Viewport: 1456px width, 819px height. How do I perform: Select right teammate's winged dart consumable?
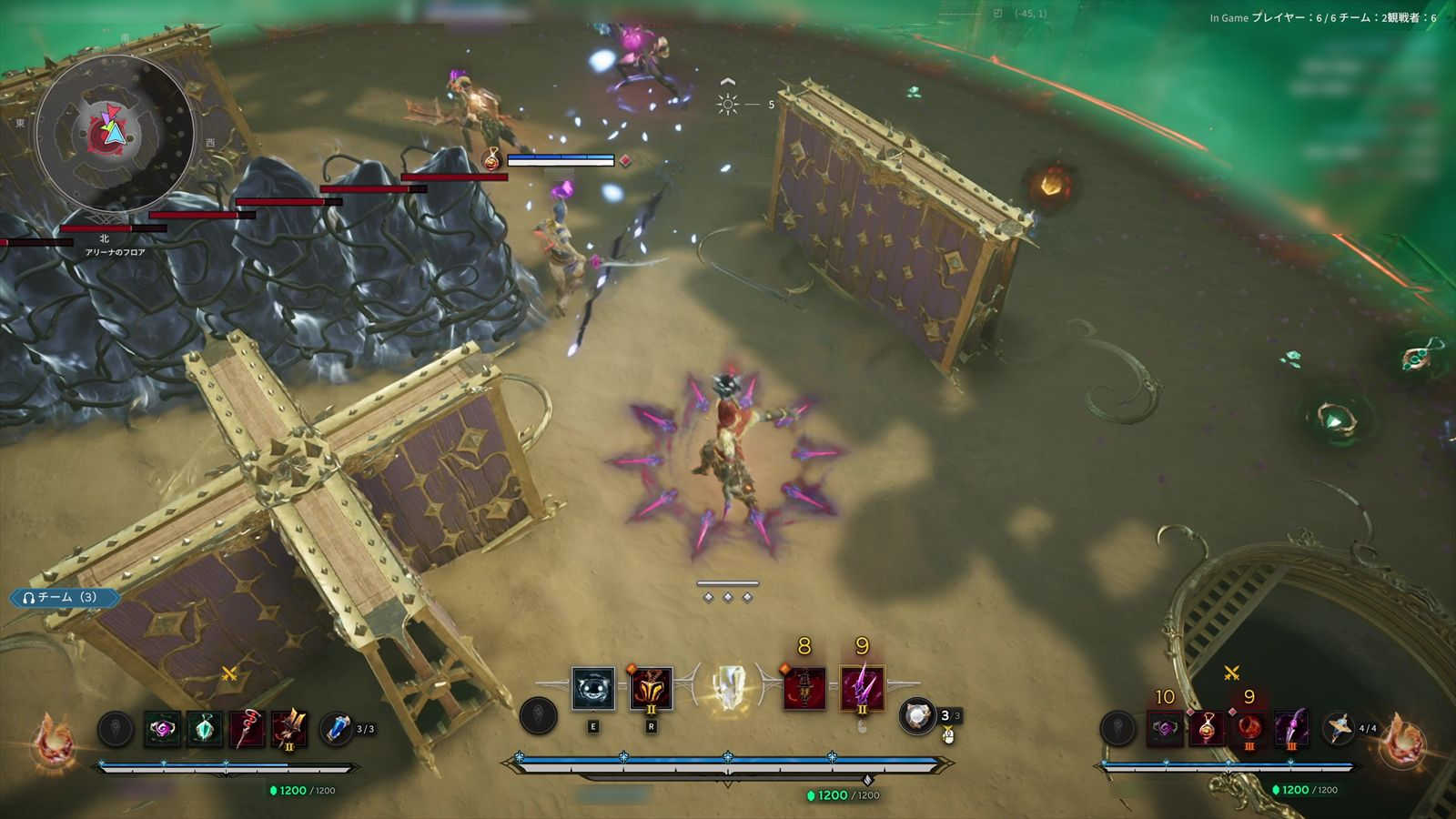pos(1339,728)
